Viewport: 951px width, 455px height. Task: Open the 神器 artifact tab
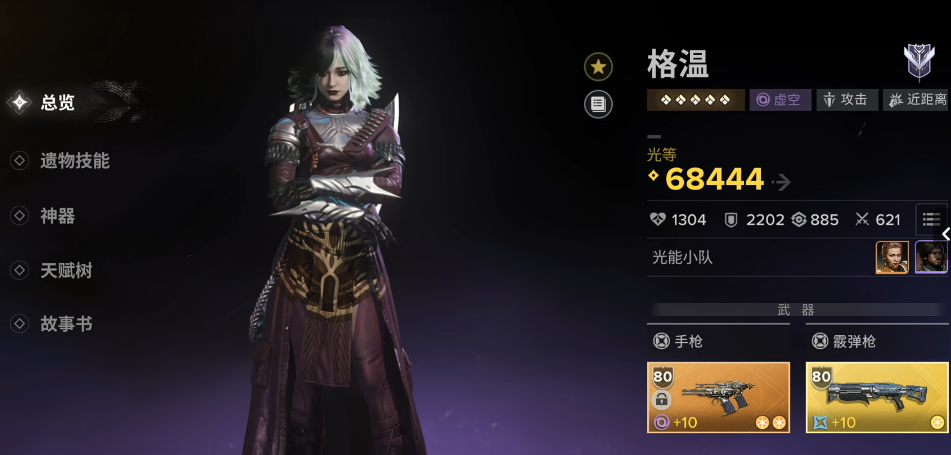pyautogui.click(x=57, y=216)
